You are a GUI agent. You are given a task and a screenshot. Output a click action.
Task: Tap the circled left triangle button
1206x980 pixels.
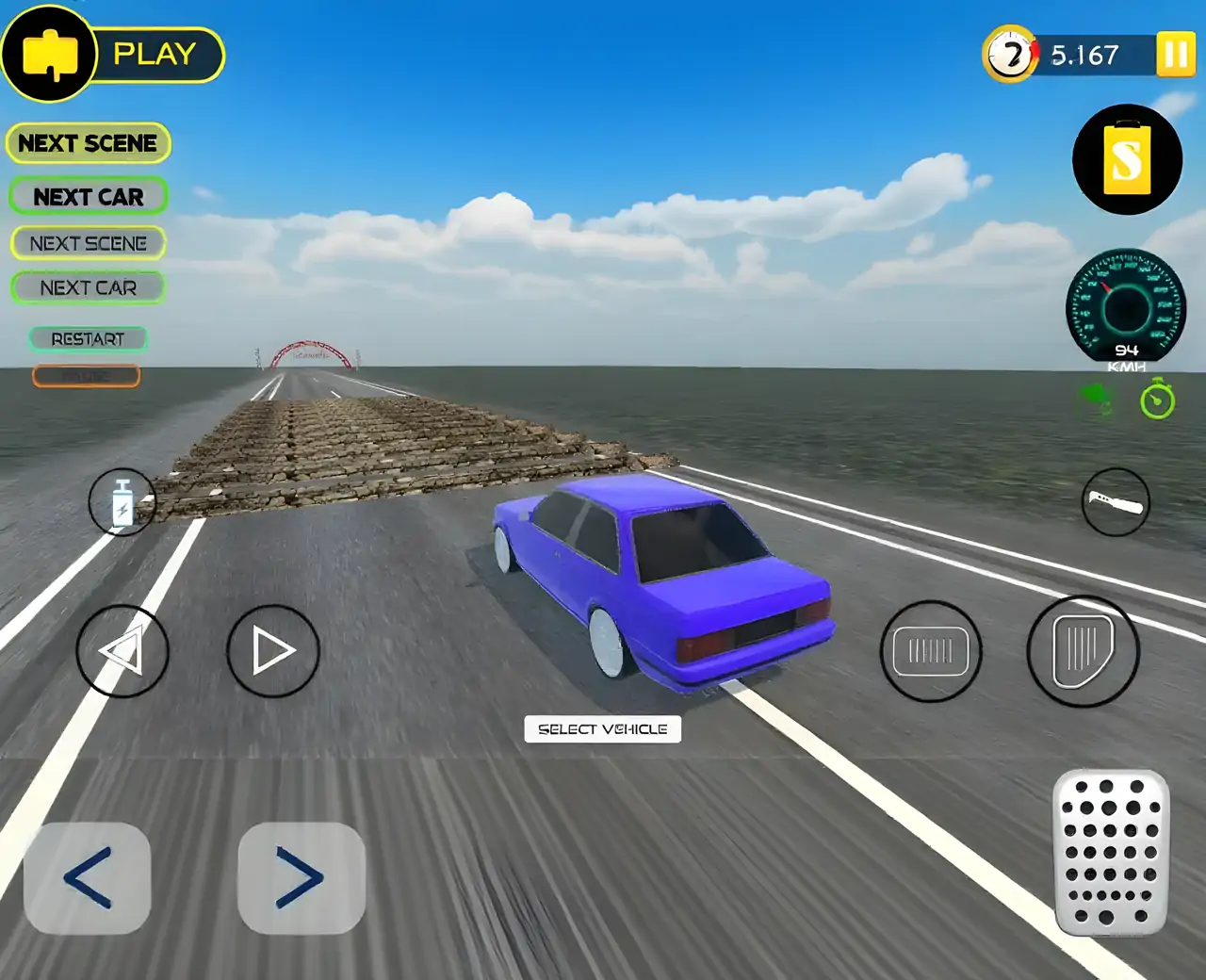pos(122,650)
